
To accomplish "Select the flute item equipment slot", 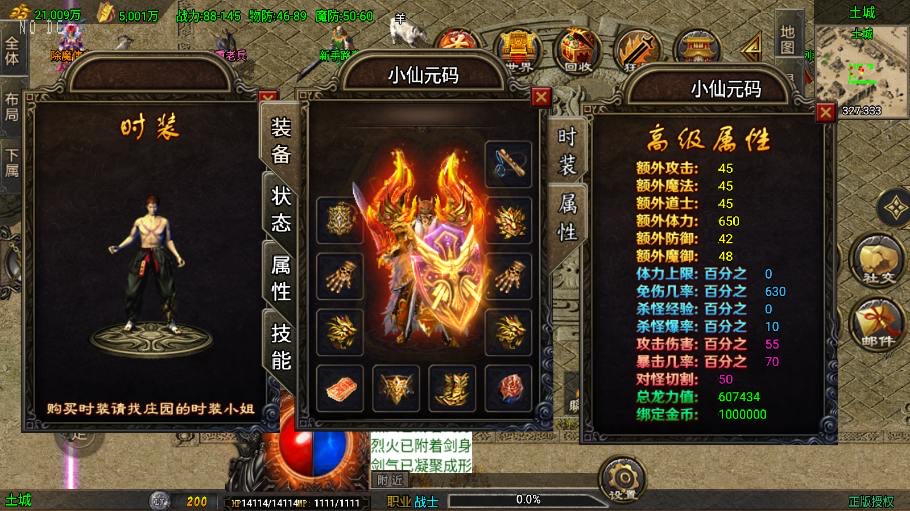I will (x=508, y=163).
